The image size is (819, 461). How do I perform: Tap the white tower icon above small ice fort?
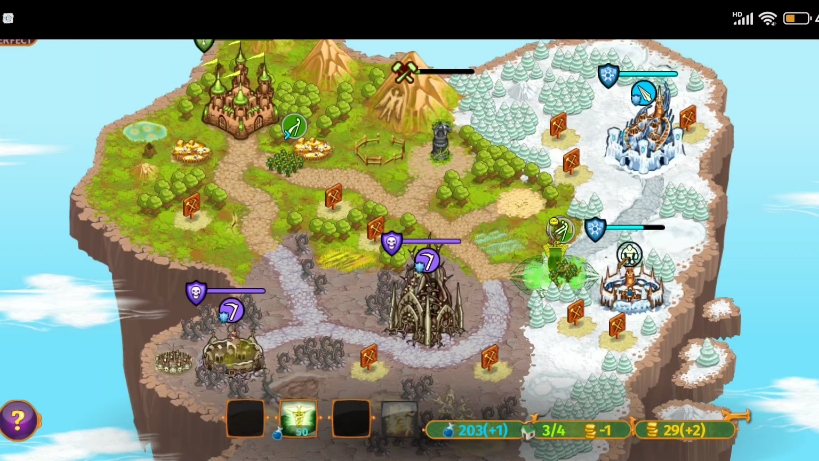(629, 254)
